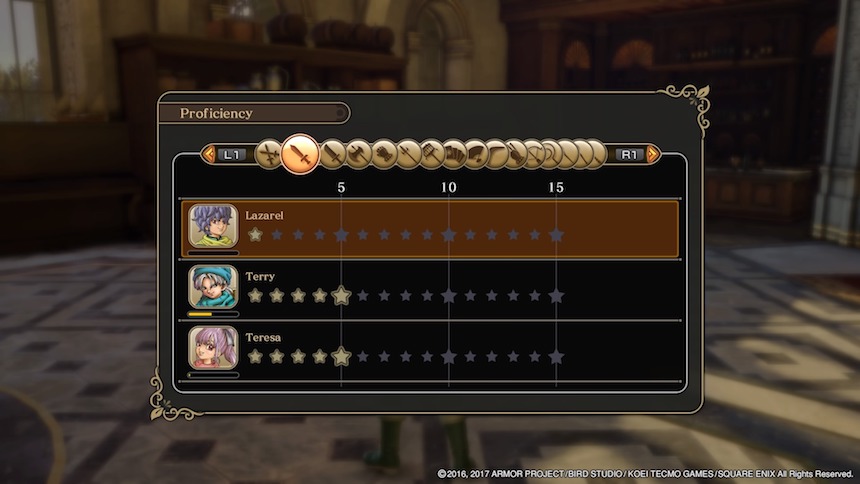Select Lazarel's proficiency row
Viewport: 860px width, 484px height.
tap(432, 229)
